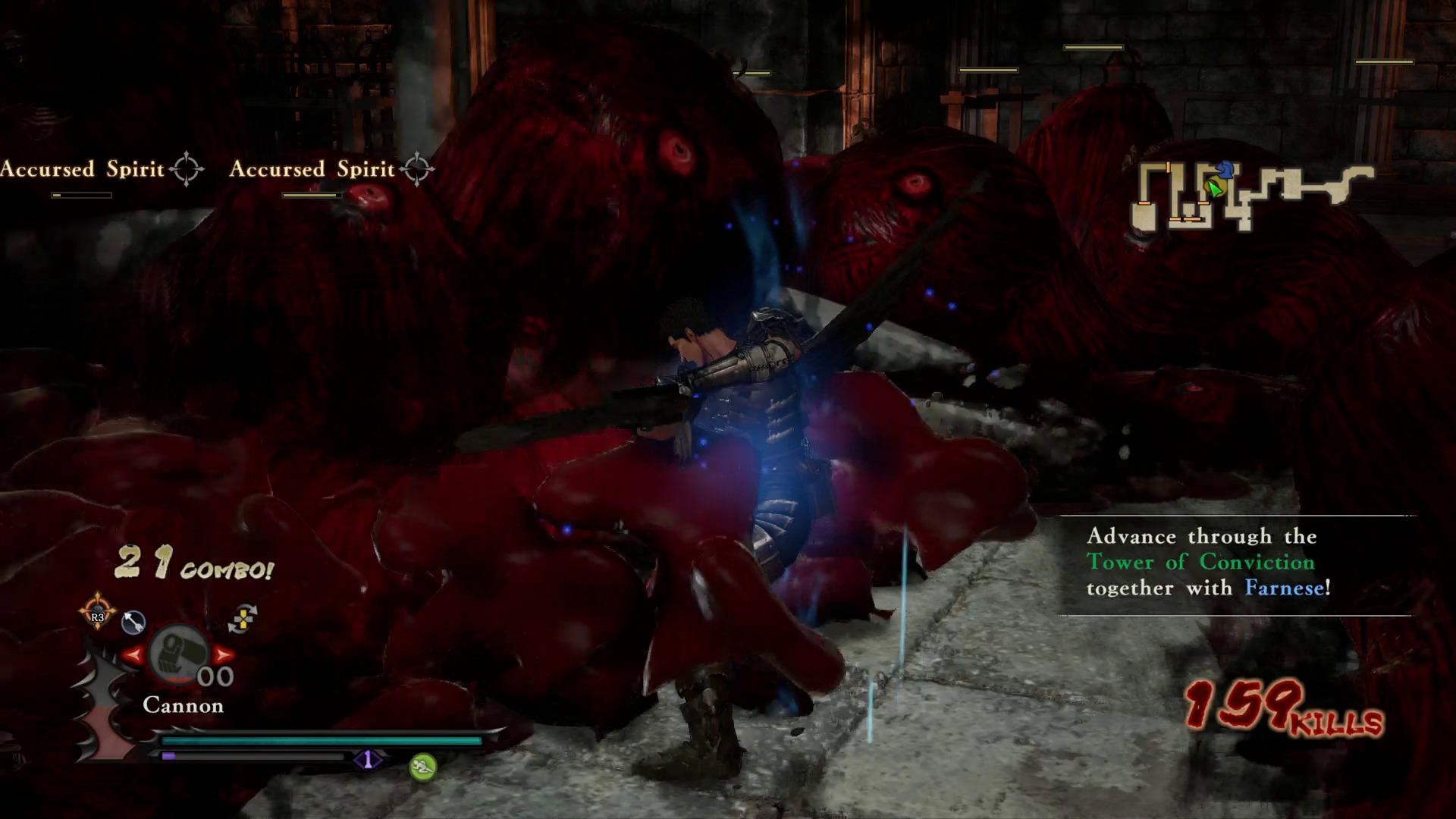Cycle sub-weapon with the right red arrow
The height and width of the screenshot is (819, 1456).
pos(224,654)
